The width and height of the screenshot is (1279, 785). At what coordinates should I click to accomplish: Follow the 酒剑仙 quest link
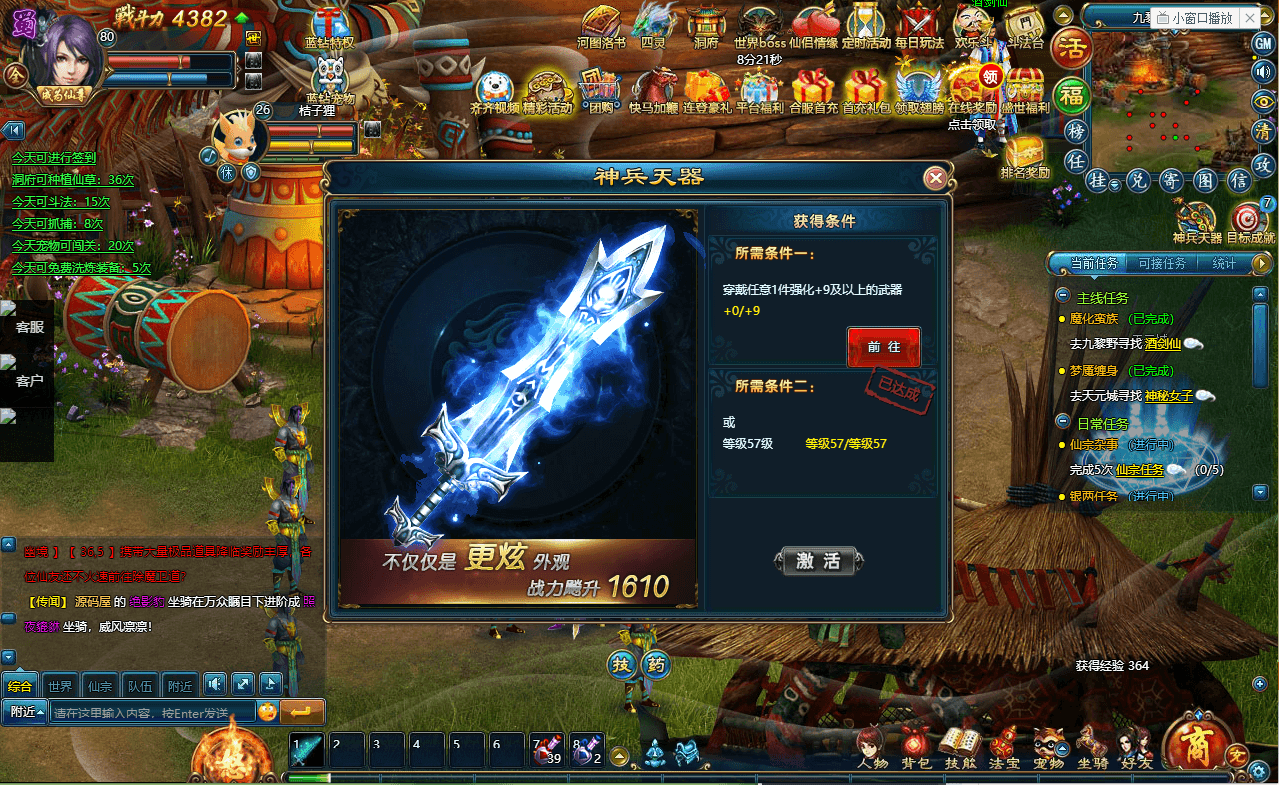click(x=1162, y=344)
